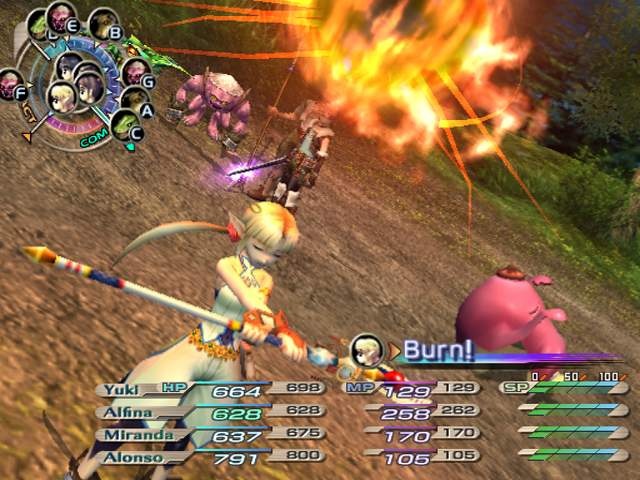This screenshot has height=480, width=640.
Task: Select Alfina's party status row
Action: click(x=122, y=411)
